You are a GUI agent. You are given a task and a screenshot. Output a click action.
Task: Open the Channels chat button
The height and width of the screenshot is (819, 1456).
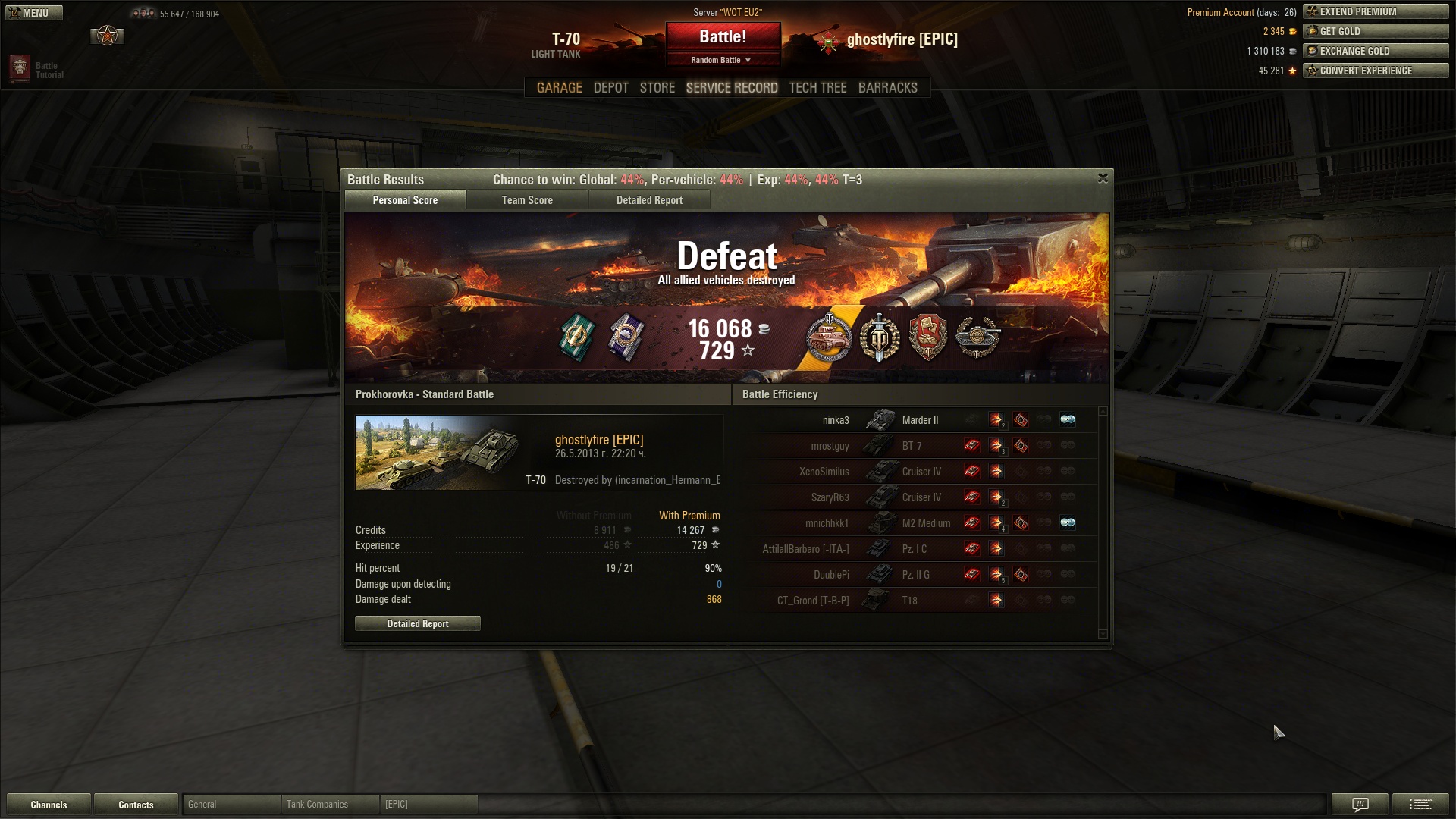(x=49, y=805)
